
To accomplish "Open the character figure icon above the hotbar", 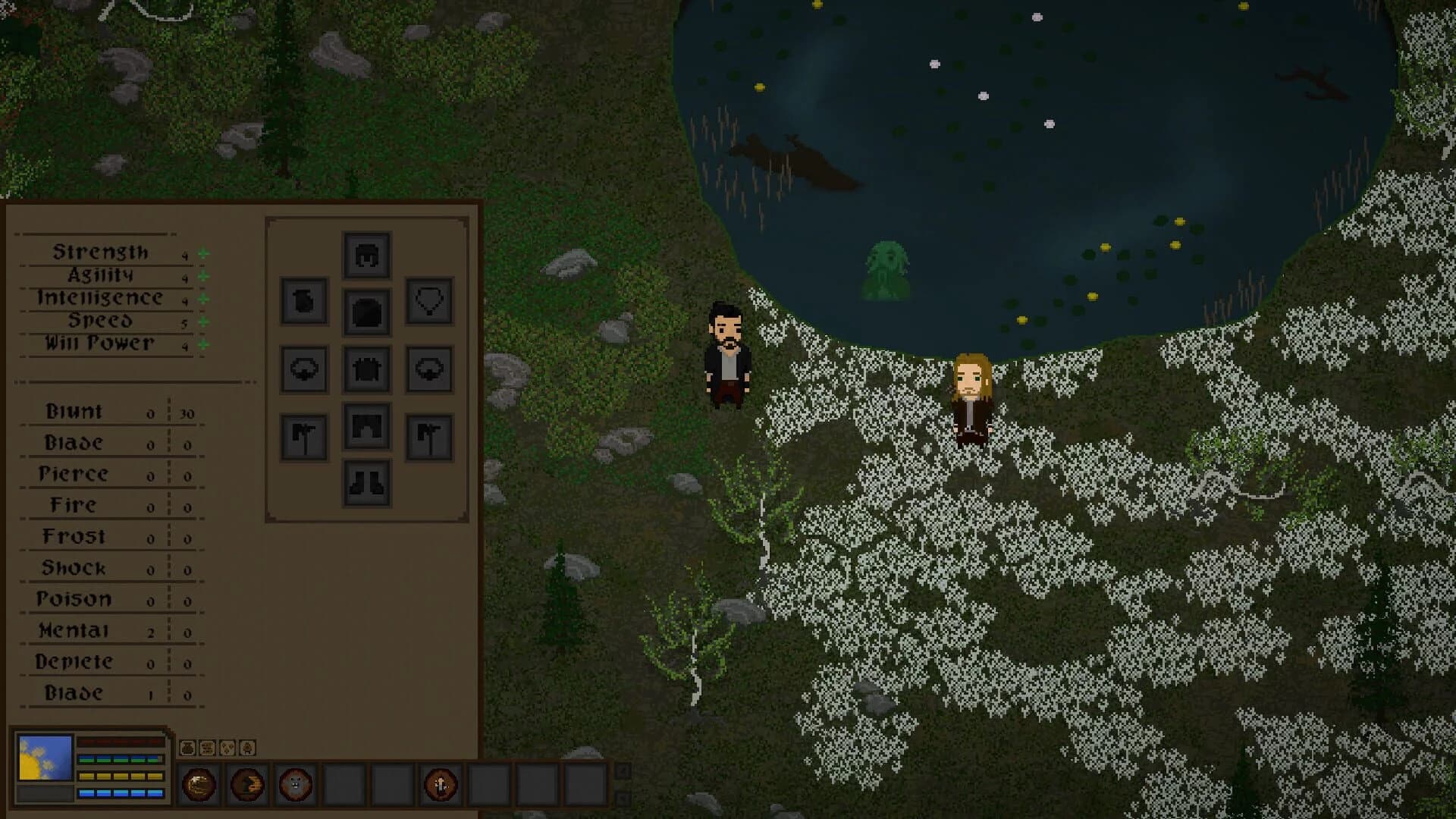I will [246, 748].
